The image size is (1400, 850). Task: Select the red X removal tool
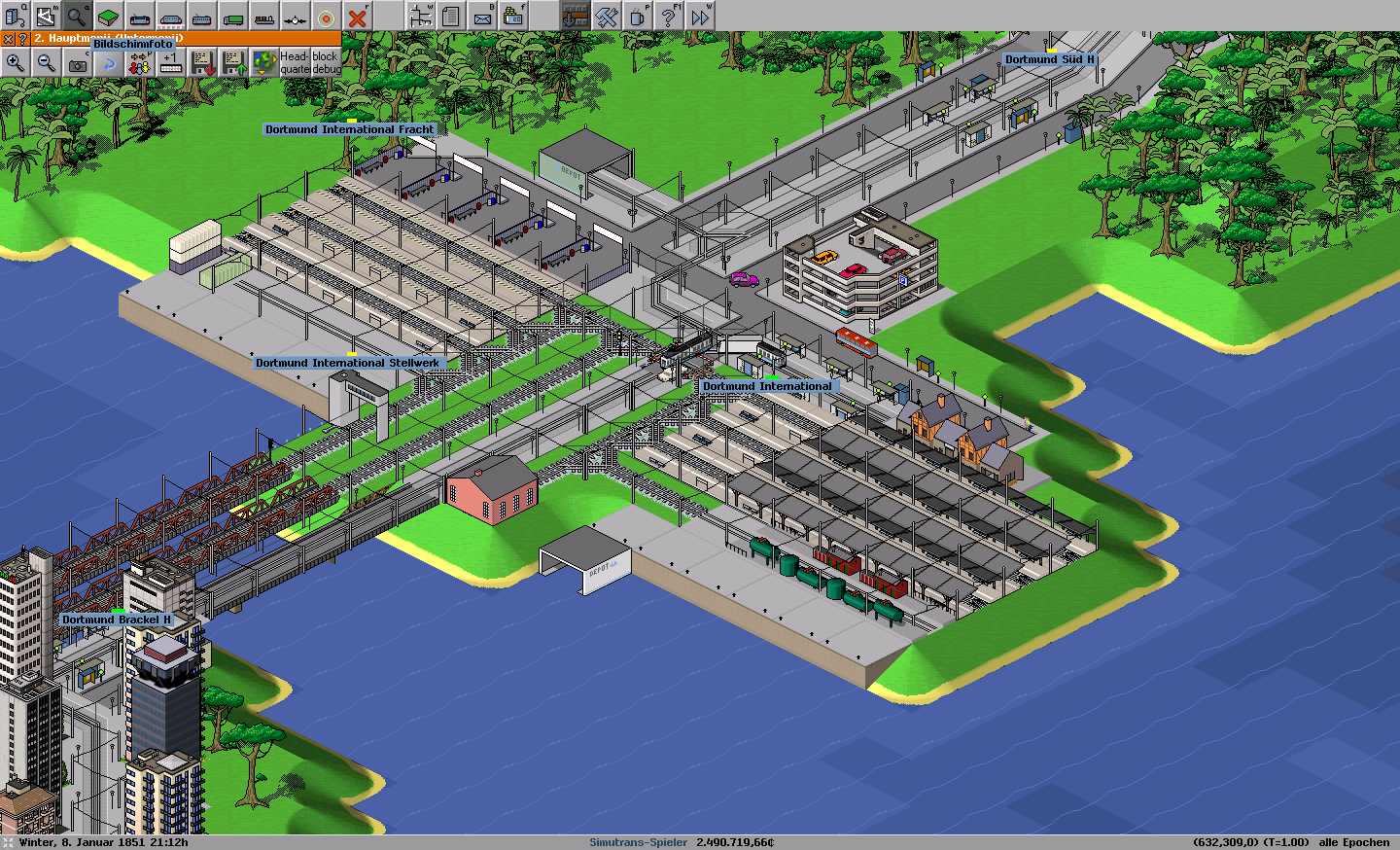pos(358,16)
